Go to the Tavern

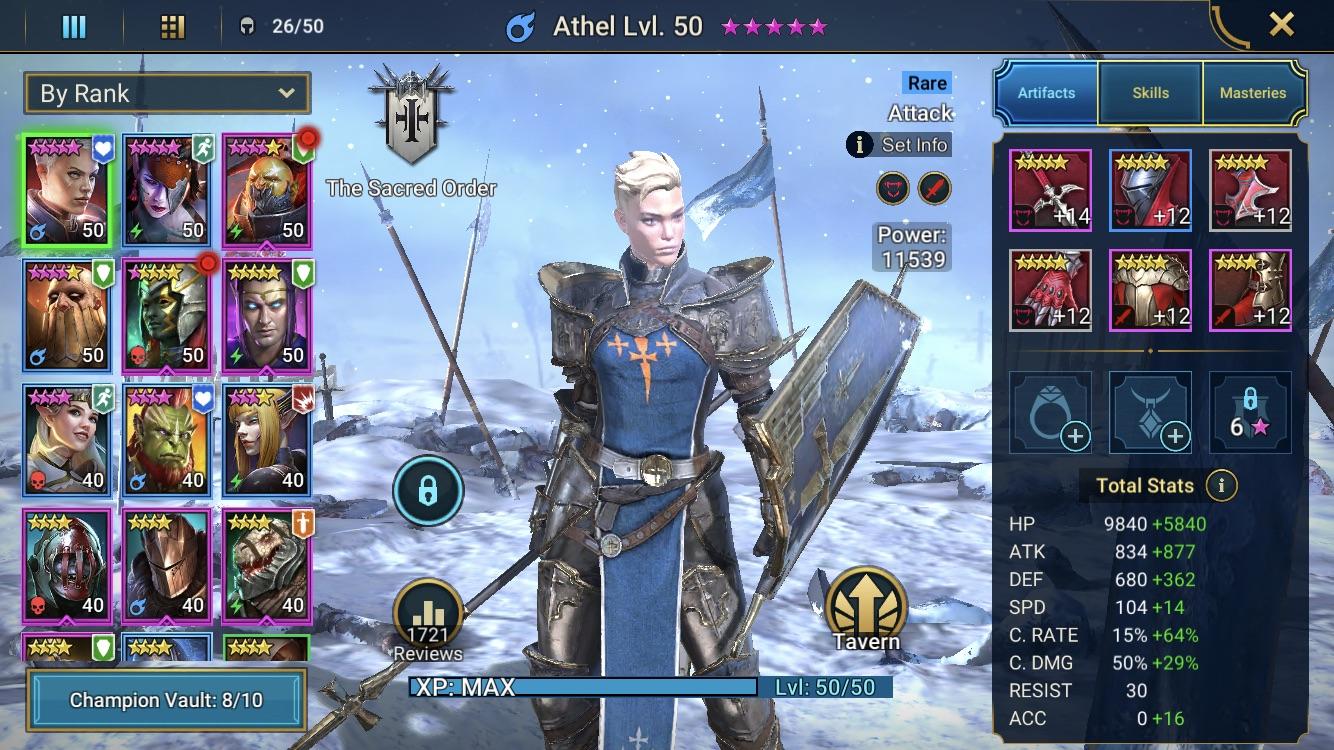pos(866,611)
